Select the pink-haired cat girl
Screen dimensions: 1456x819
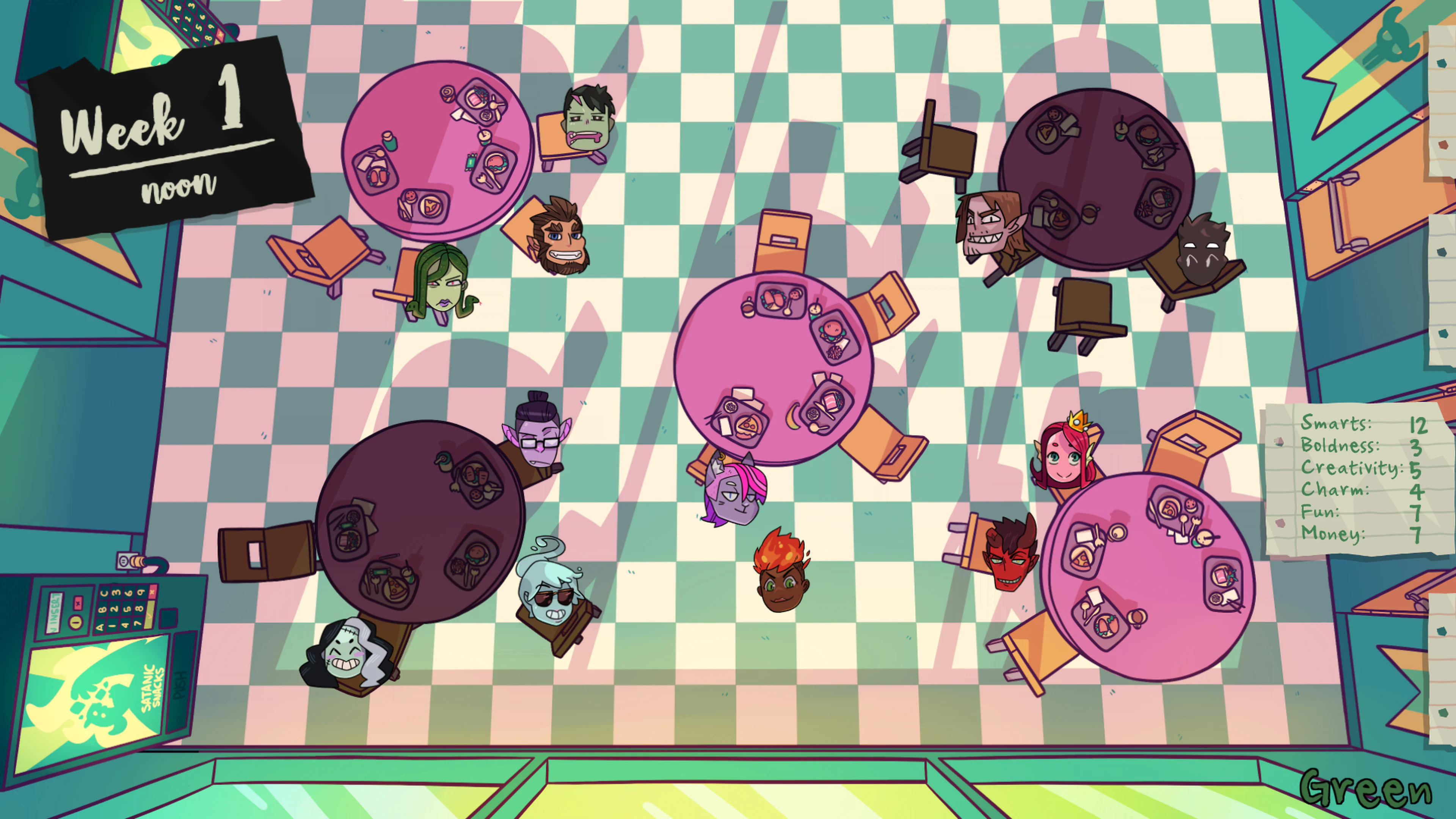point(735,497)
